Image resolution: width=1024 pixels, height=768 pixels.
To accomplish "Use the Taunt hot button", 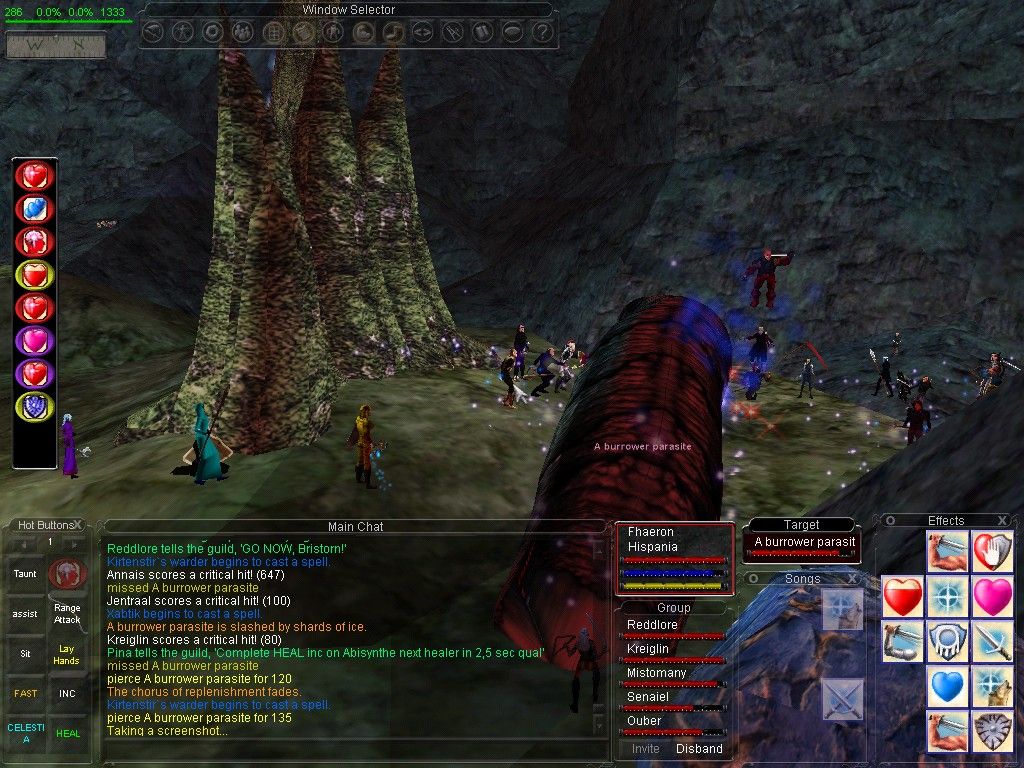I will [x=24, y=574].
